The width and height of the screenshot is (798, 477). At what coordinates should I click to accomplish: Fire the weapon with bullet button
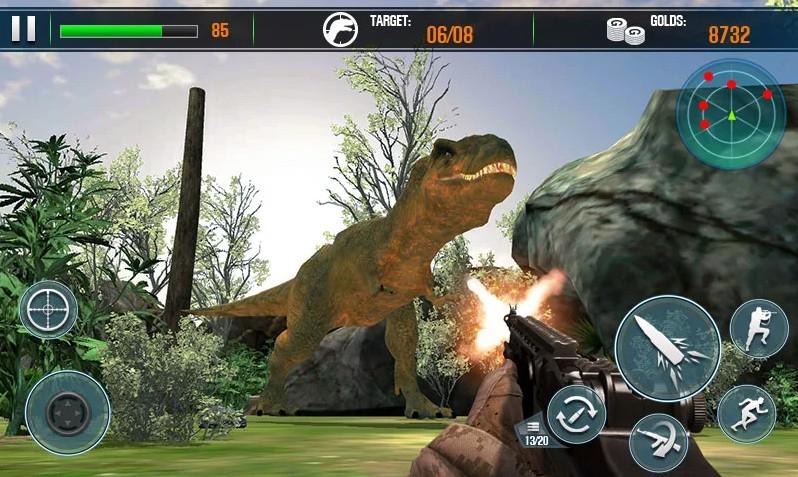click(667, 348)
